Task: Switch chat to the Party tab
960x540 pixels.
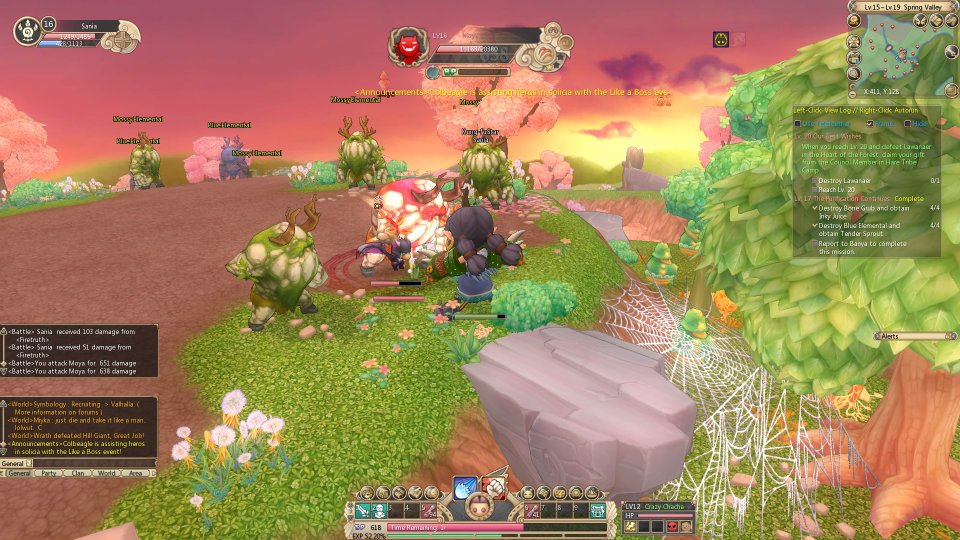Action: (46, 473)
